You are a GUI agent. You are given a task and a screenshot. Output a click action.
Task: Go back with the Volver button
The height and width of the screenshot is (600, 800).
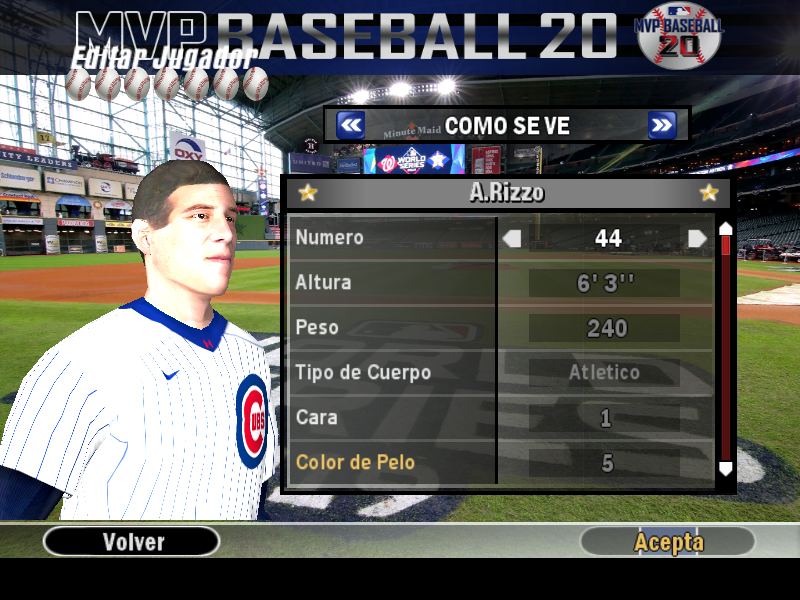[132, 542]
